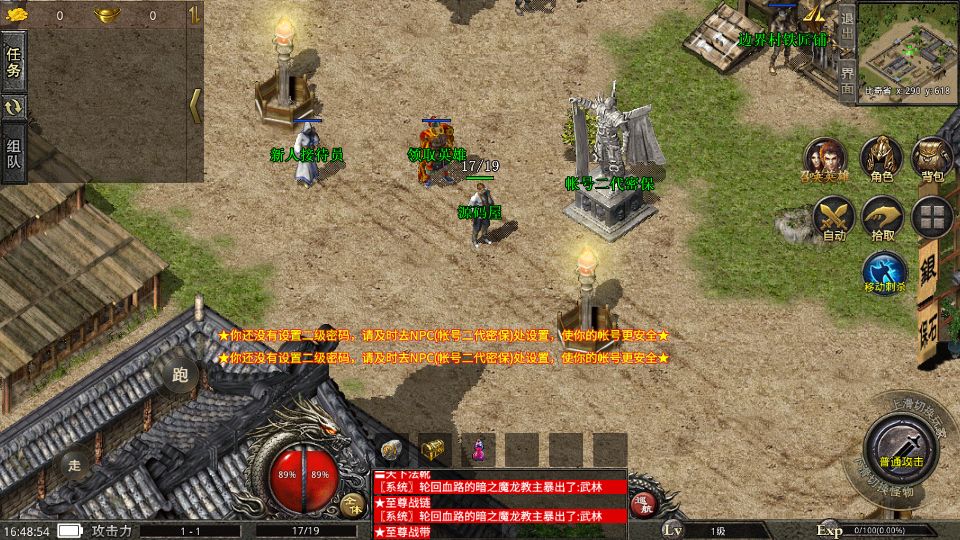This screenshot has height=540, width=960.
Task: Open the 背包 backpack
Action: pos(932,158)
